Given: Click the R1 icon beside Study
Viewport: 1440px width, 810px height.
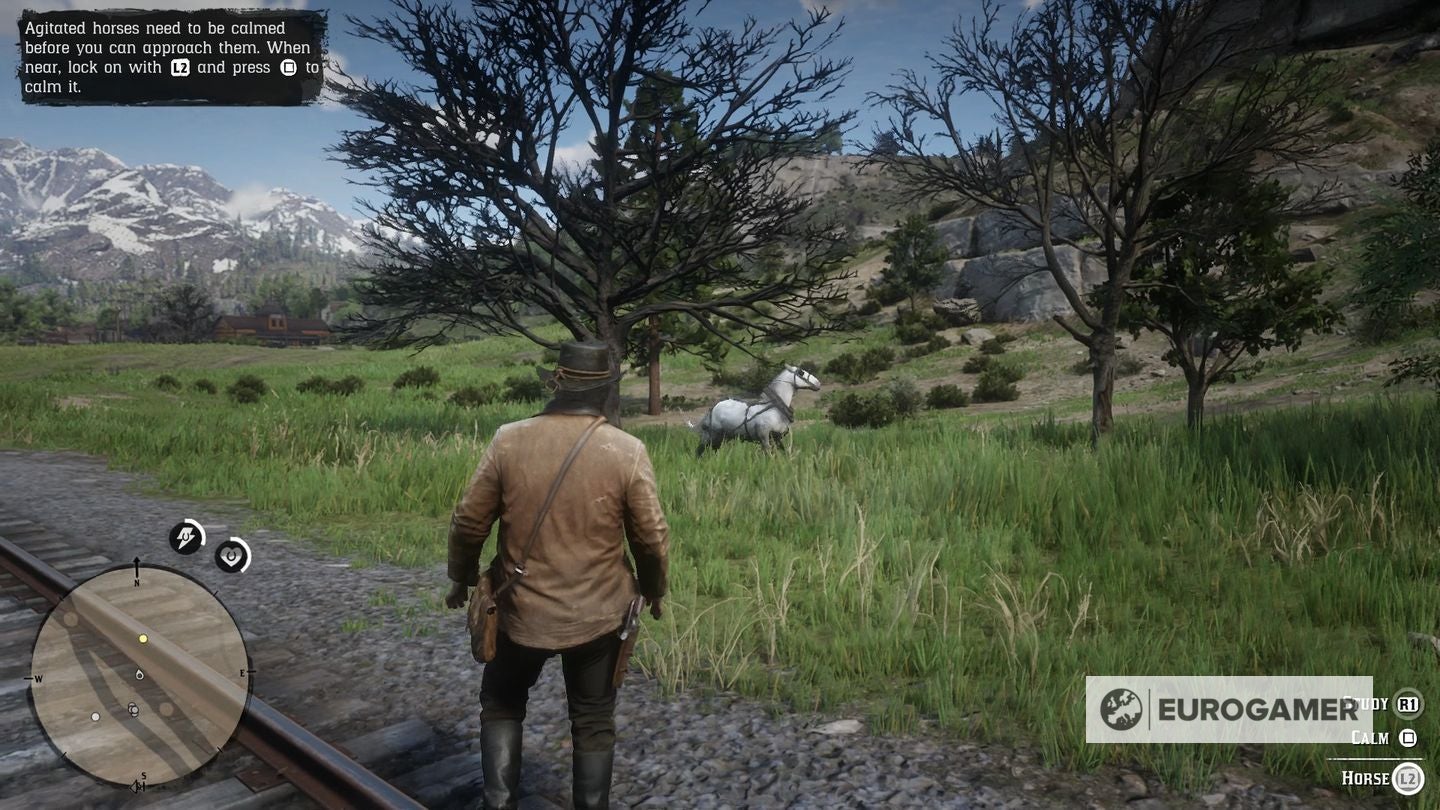Looking at the screenshot, I should (x=1407, y=703).
